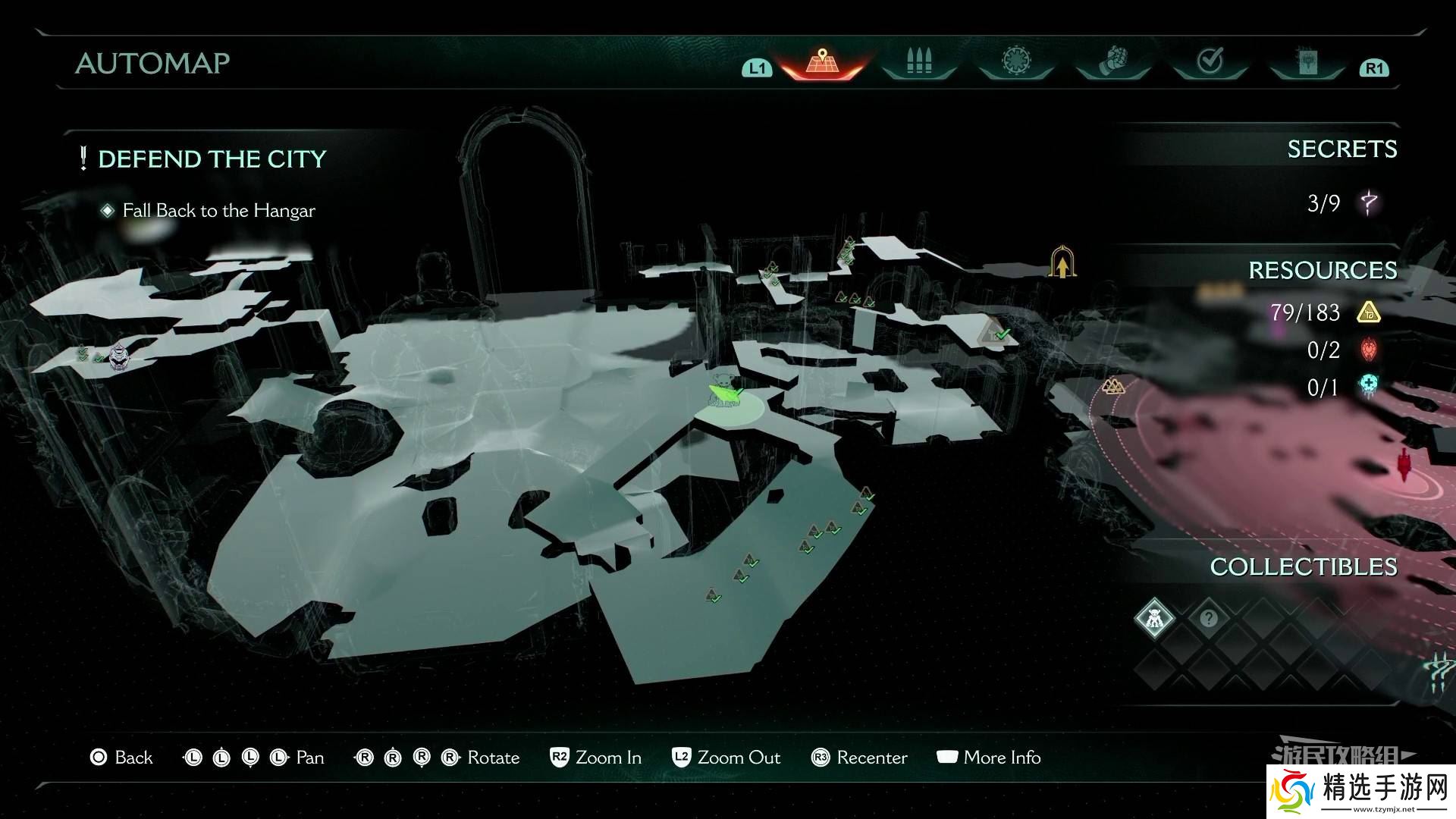Select the red objective marker in the pink zone
This screenshot has width=1456, height=819.
(1405, 464)
